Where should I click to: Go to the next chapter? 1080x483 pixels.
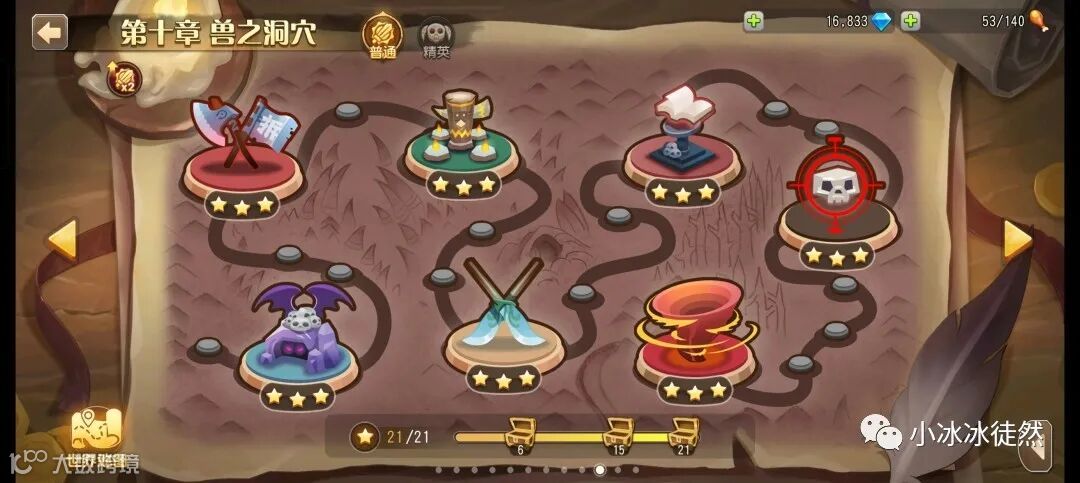point(1017,240)
